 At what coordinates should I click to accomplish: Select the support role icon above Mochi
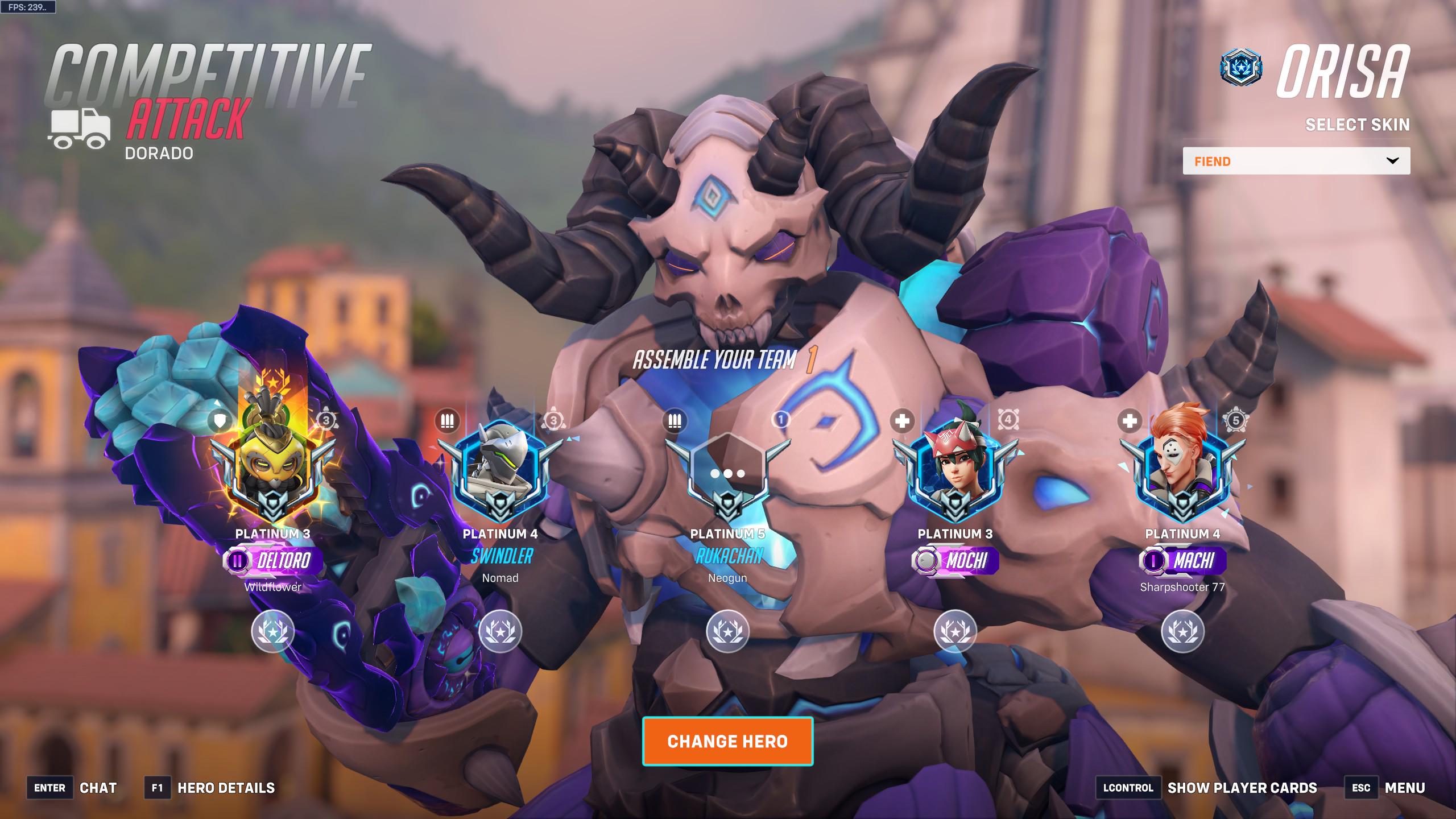point(903,421)
